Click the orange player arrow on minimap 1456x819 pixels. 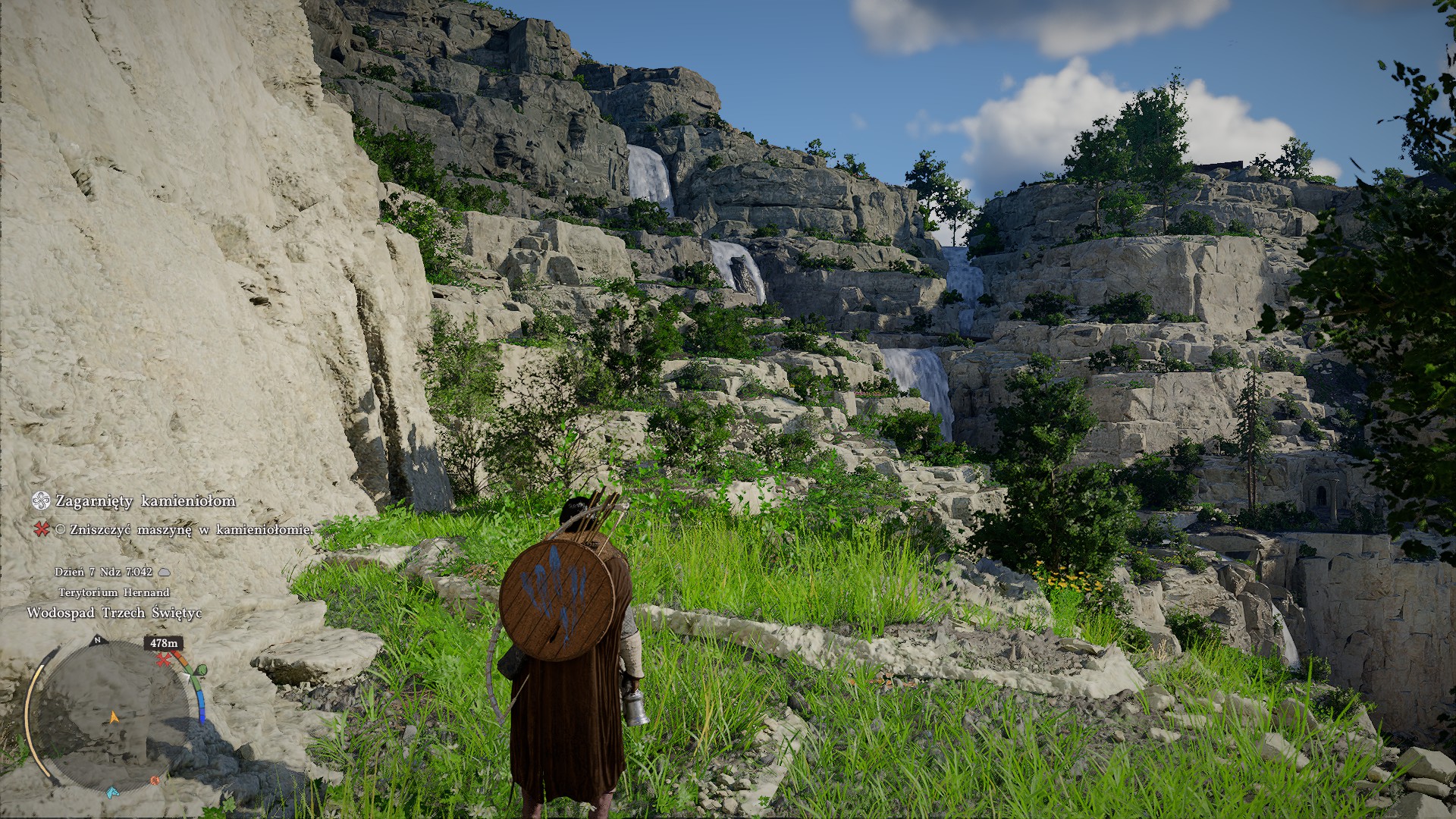115,717
